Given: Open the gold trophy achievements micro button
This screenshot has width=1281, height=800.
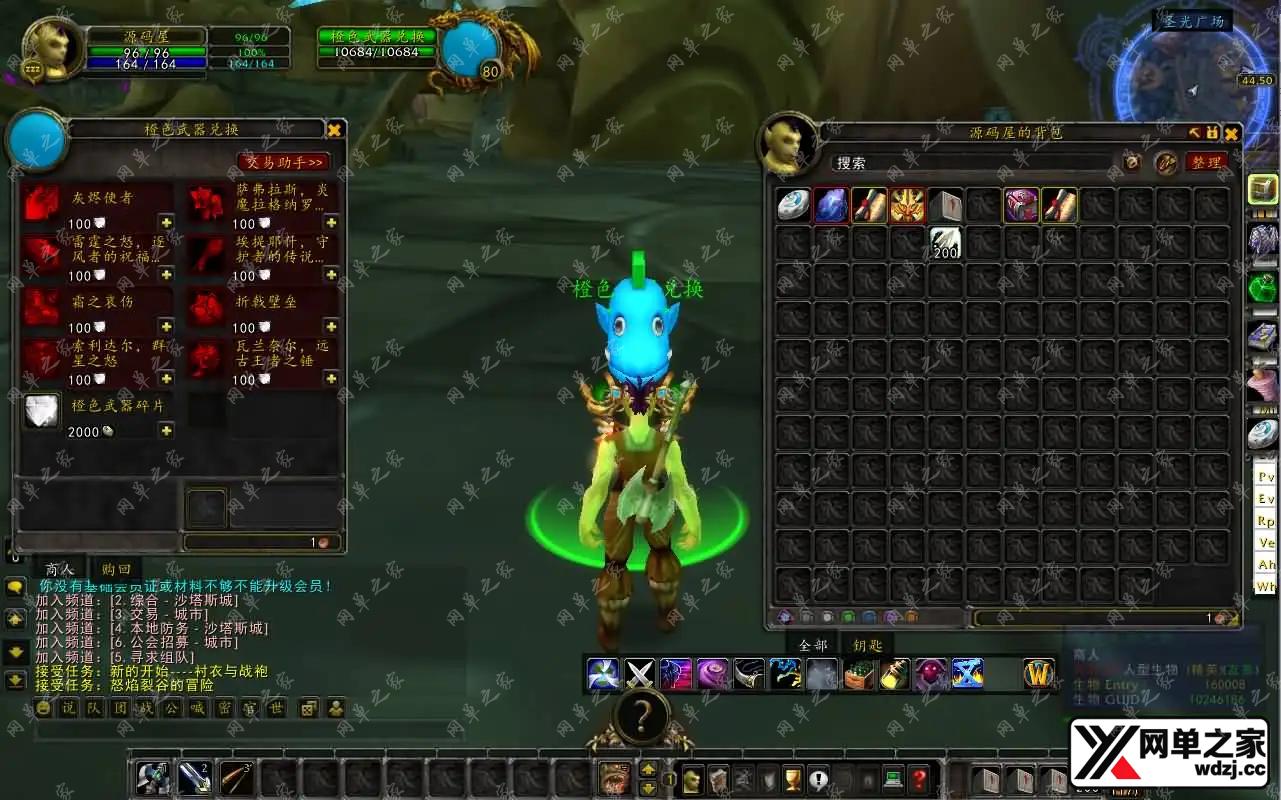Looking at the screenshot, I should point(793,780).
